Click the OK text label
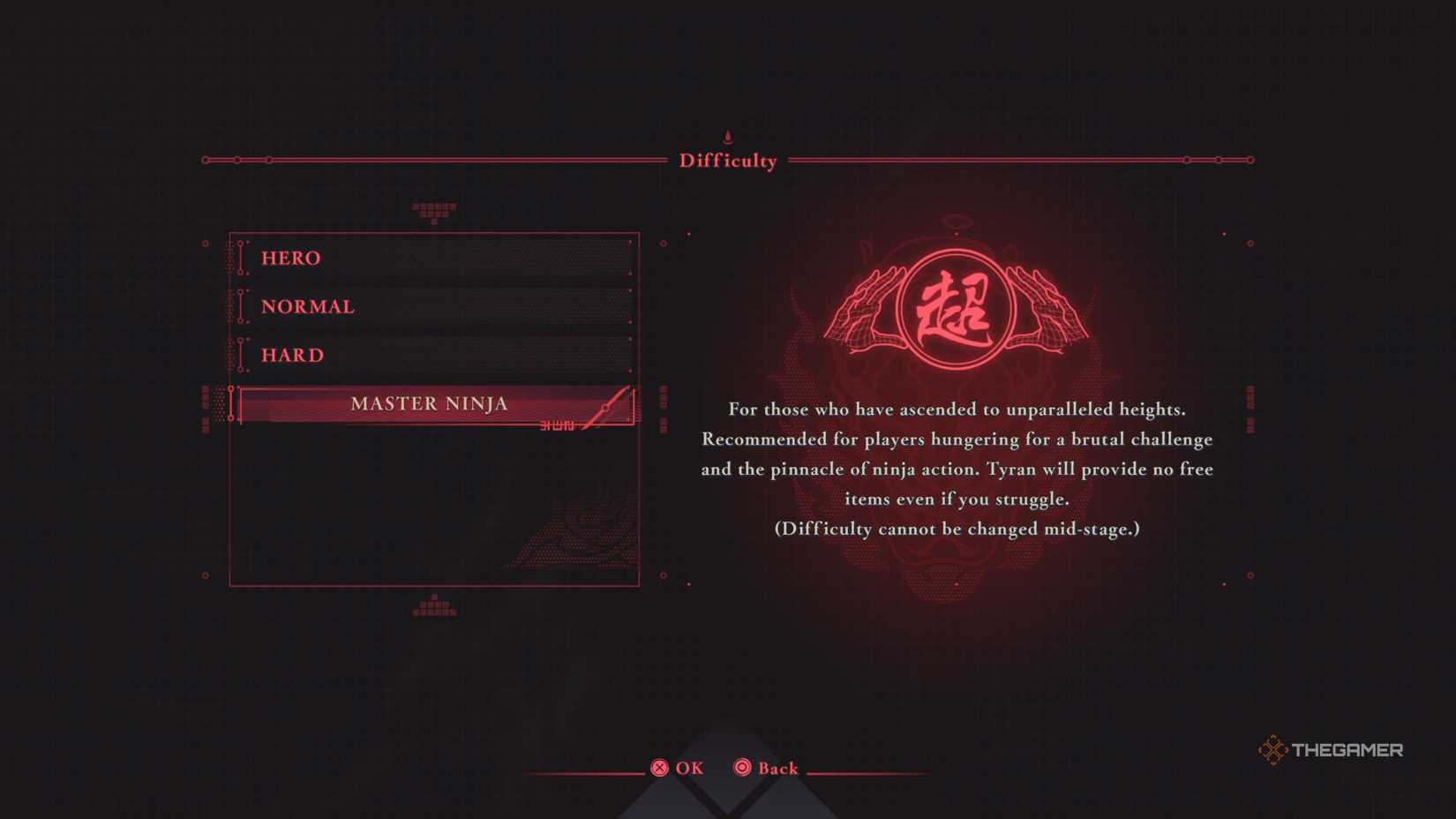This screenshot has height=819, width=1456. [x=688, y=769]
